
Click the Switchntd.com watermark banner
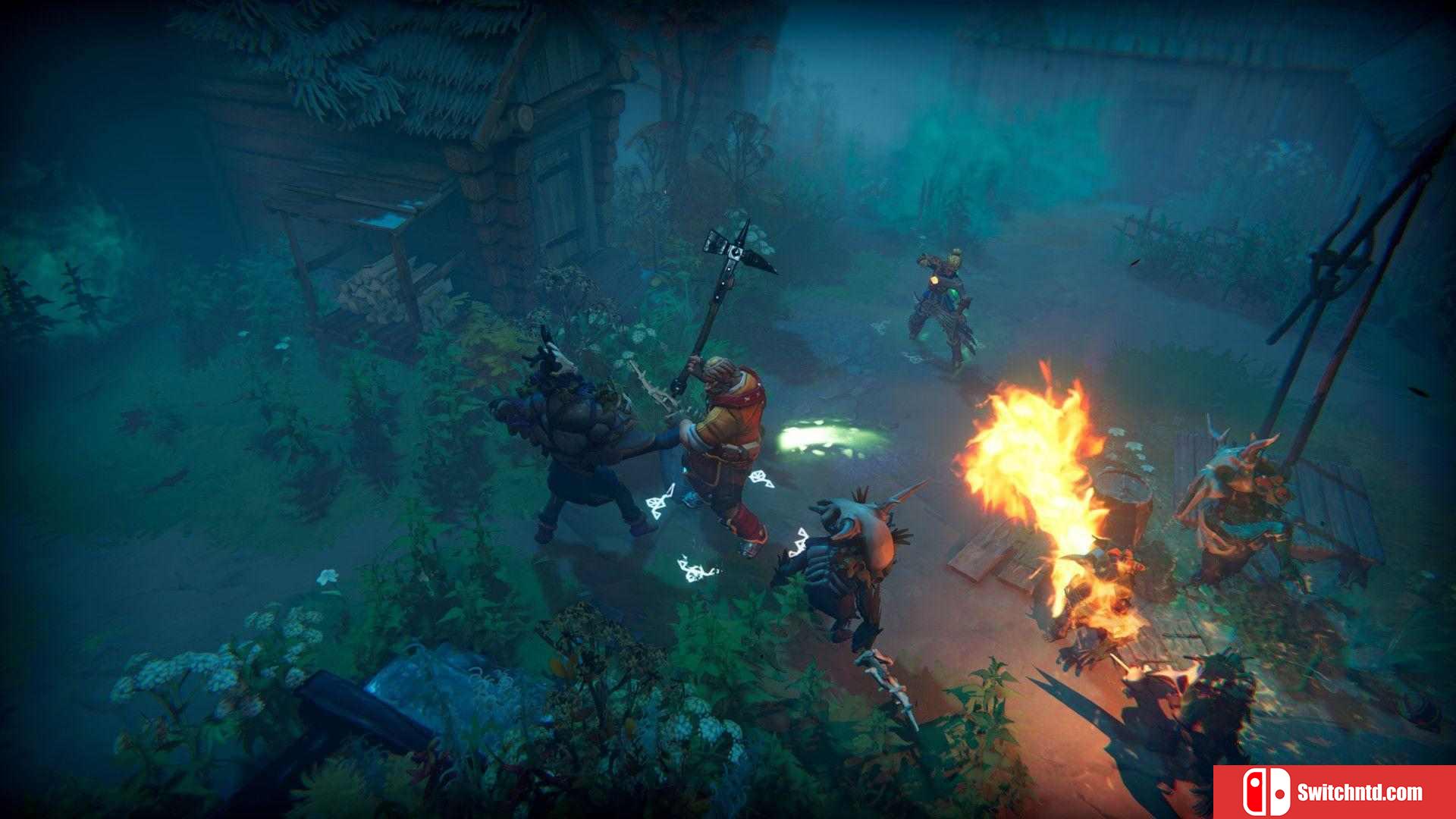1334,792
